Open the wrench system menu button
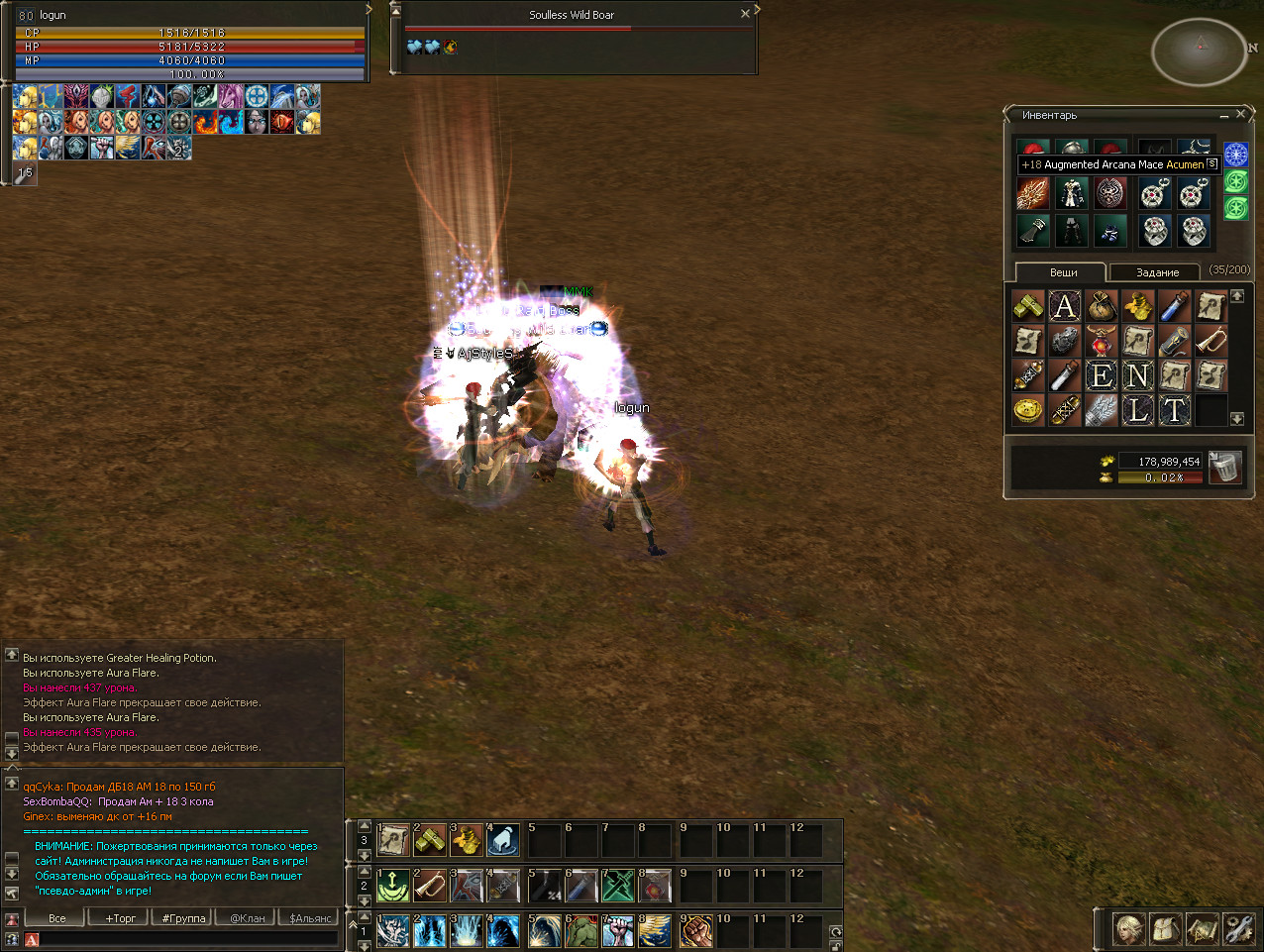The height and width of the screenshot is (952, 1264). pos(1237,929)
